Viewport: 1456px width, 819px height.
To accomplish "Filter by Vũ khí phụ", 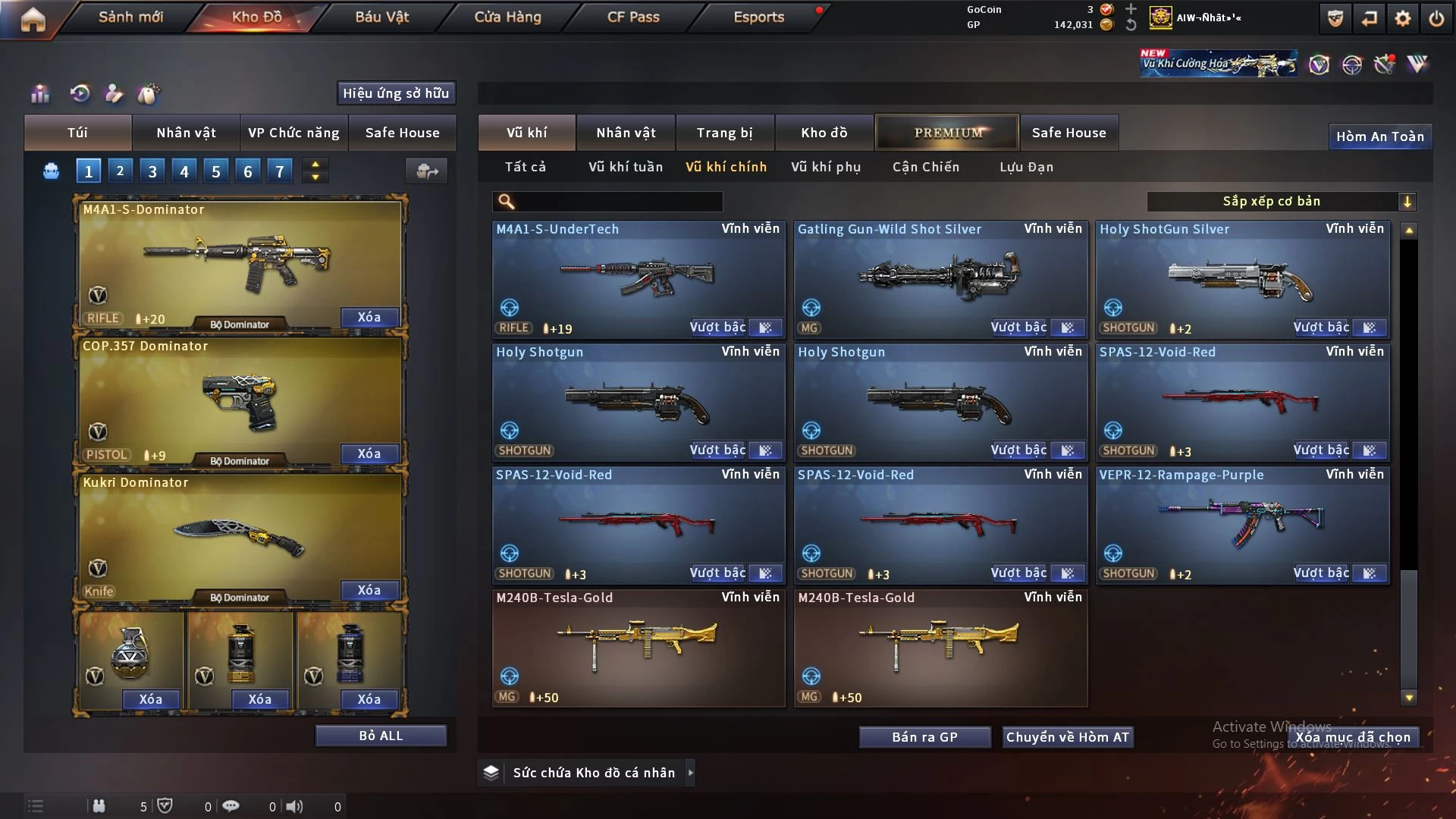I will coord(826,167).
